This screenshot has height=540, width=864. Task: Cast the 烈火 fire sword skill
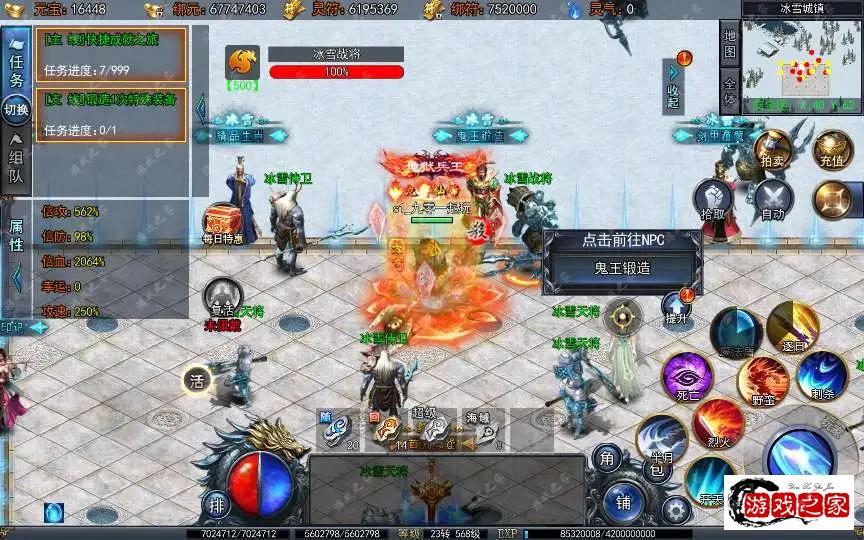pyautogui.click(x=718, y=422)
